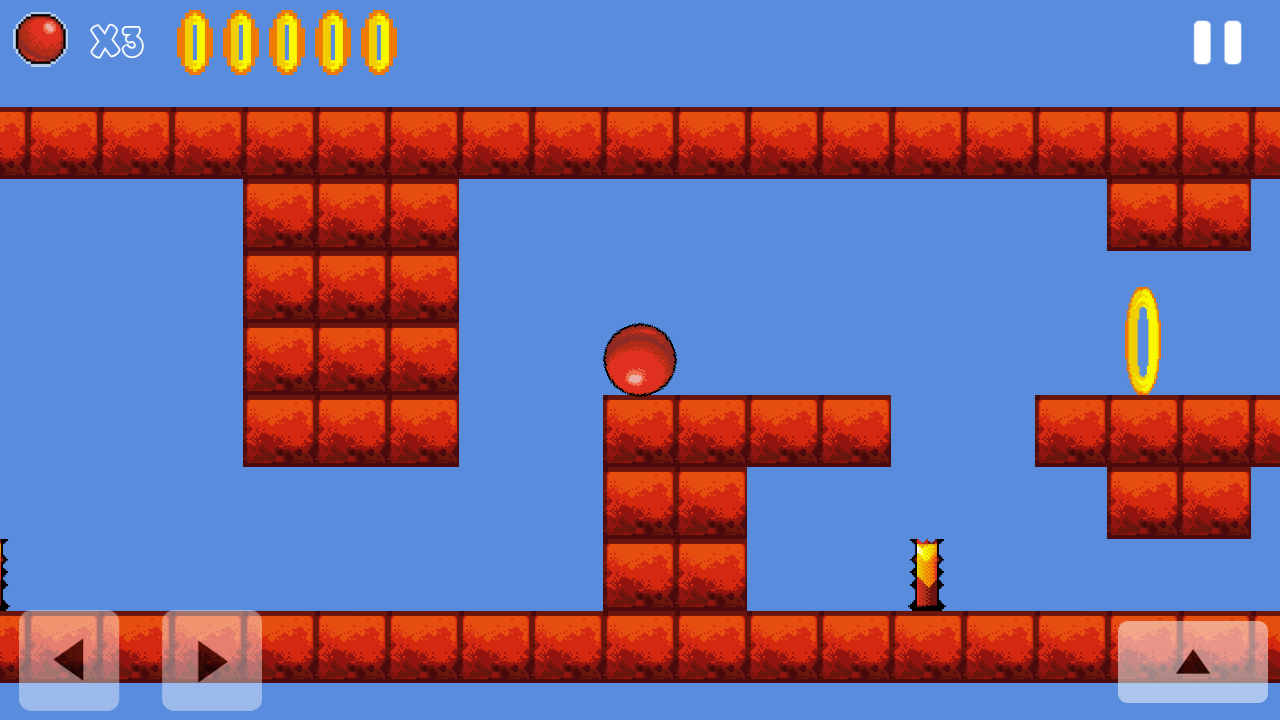The image size is (1280, 720).
Task: Tap the platform block under the red ball
Action: 640,432
